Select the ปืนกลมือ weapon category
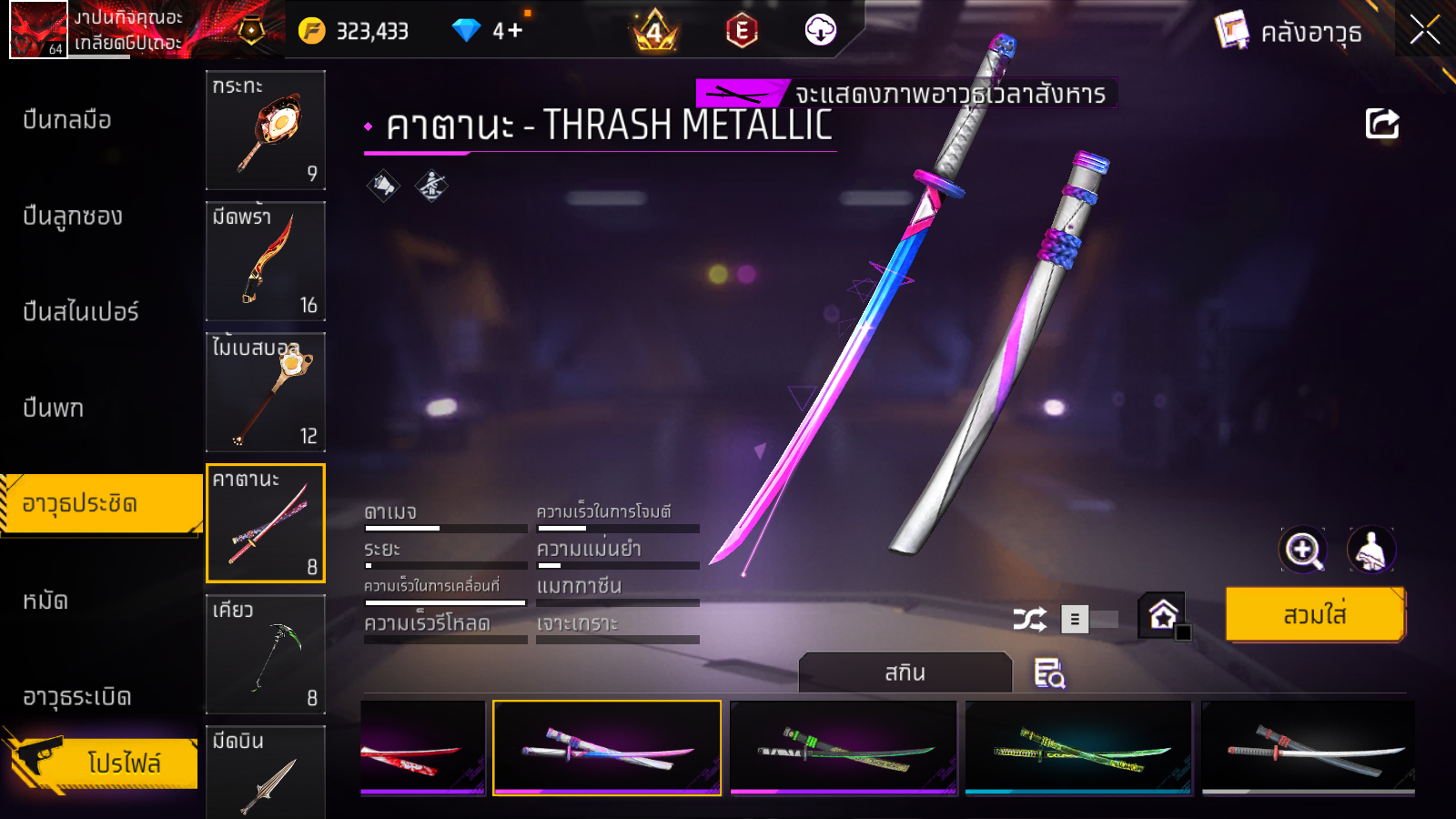1456x819 pixels. tap(67, 120)
